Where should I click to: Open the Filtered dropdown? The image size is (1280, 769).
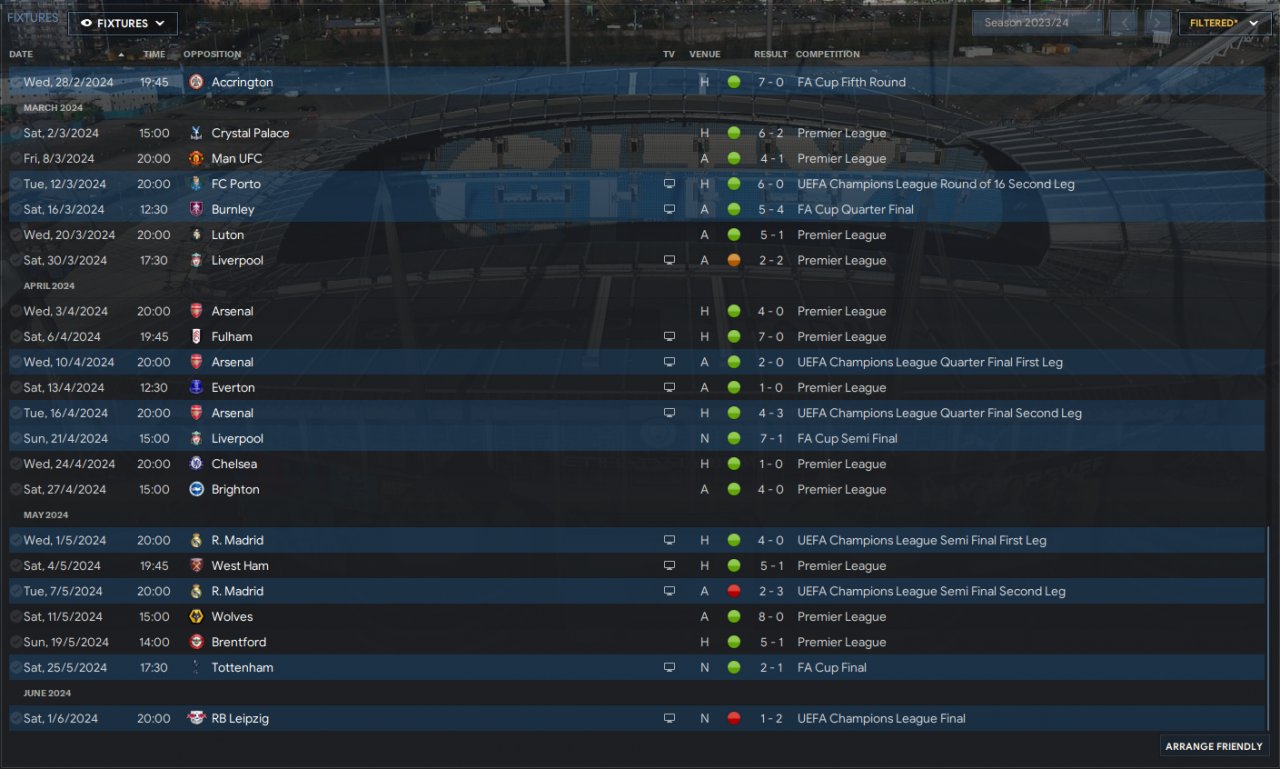pyautogui.click(x=1224, y=23)
